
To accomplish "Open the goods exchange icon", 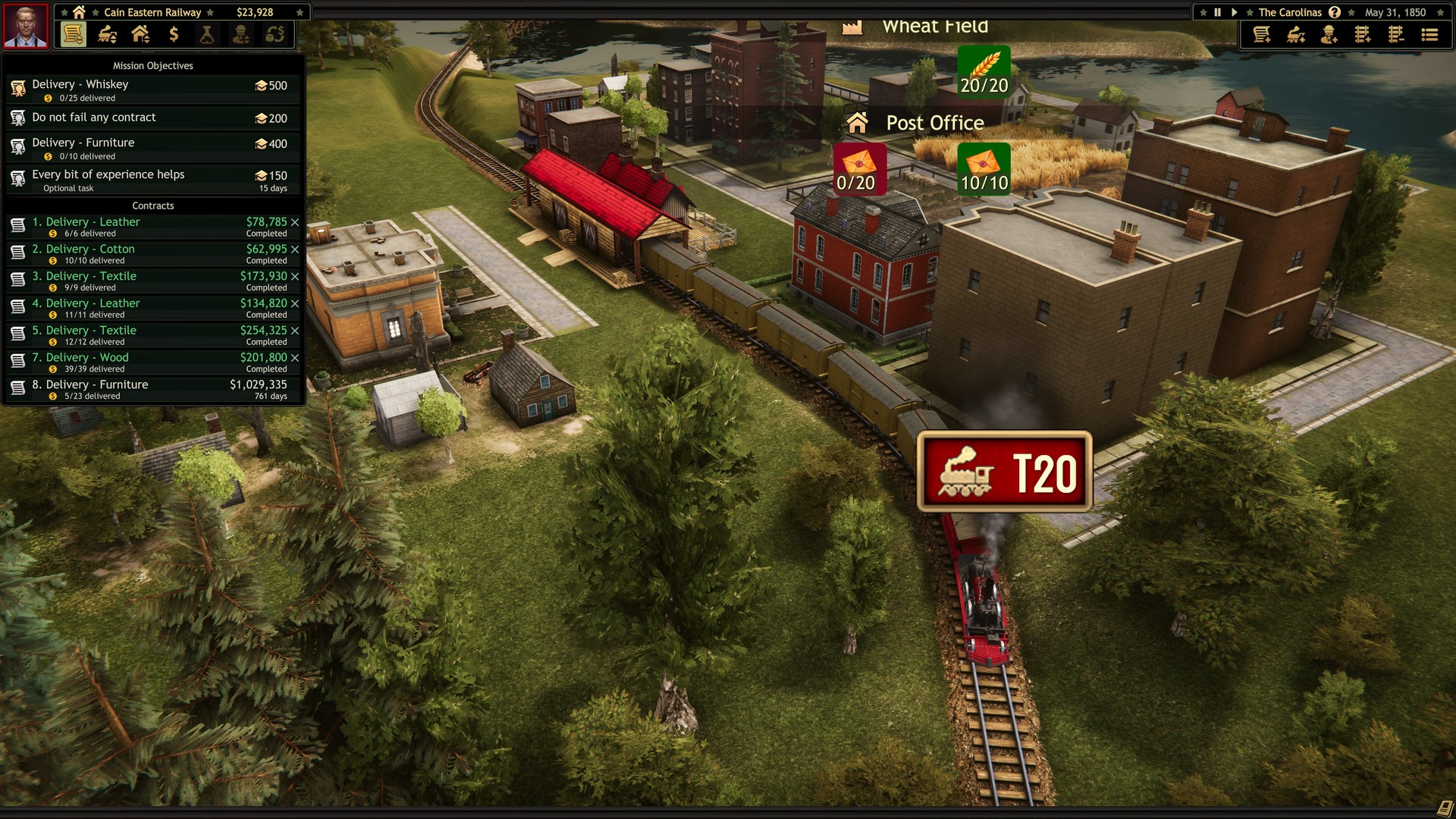I will point(274,34).
